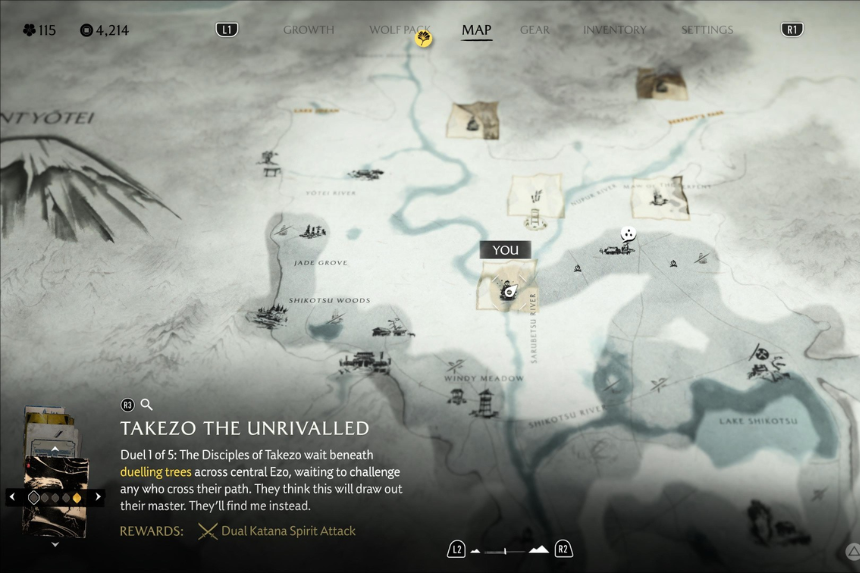Select the white speech-bubble map marker
Image resolution: width=860 pixels, height=573 pixels.
pos(628,235)
